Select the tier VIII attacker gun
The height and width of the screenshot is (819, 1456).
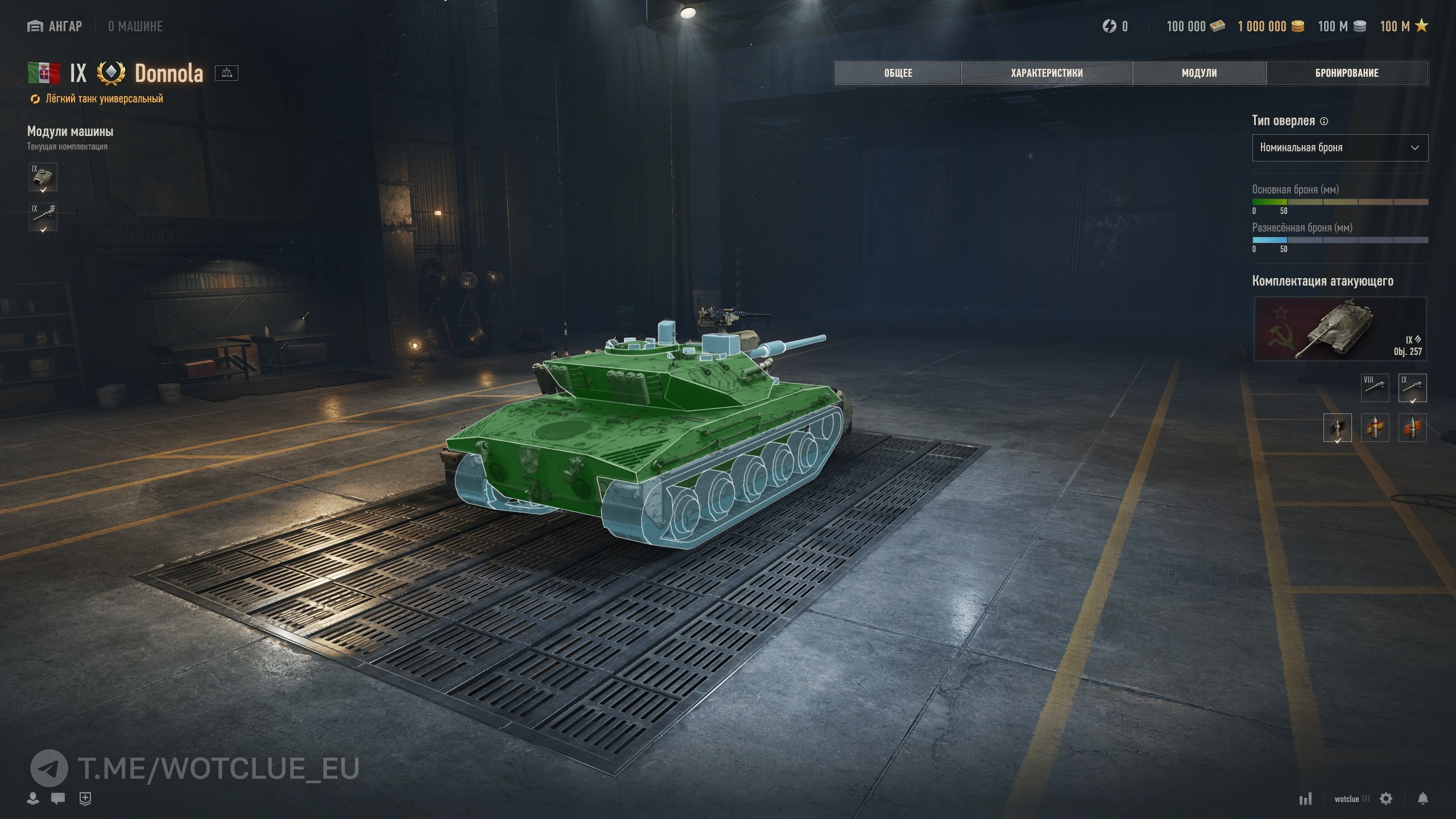click(x=1375, y=387)
